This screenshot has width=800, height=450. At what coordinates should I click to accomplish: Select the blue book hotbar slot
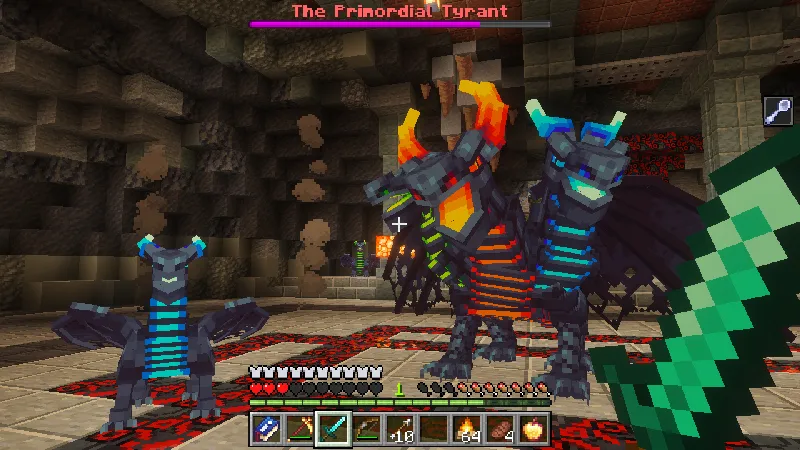(267, 429)
